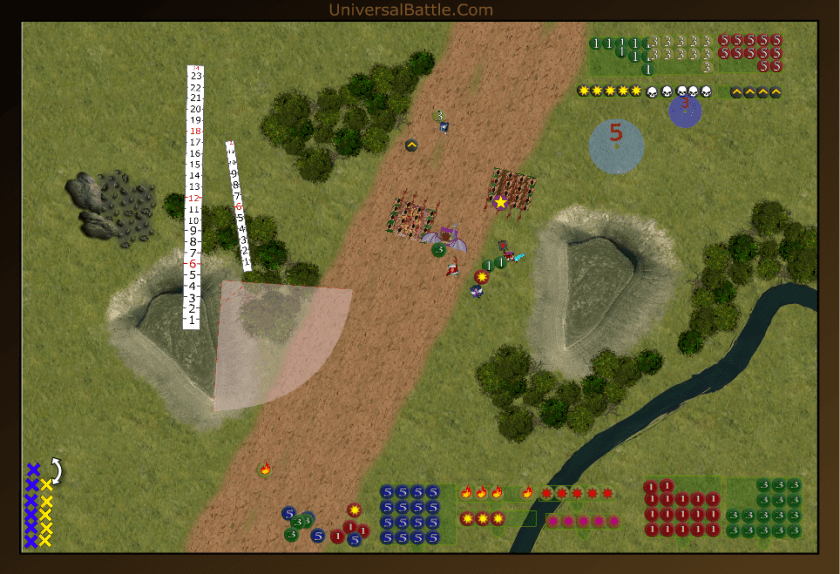This screenshot has height=574, width=840.
Task: Select the purple winged monster unit
Action: [447, 238]
